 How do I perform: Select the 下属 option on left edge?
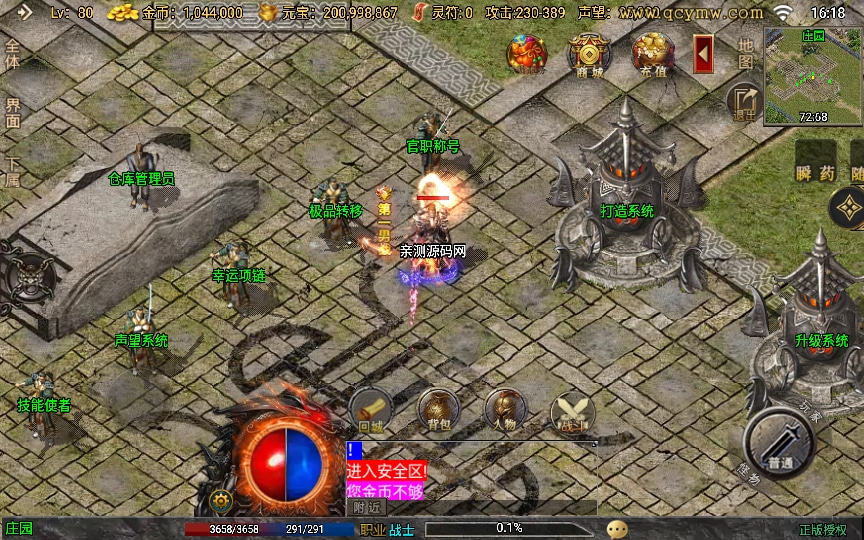pyautogui.click(x=13, y=172)
